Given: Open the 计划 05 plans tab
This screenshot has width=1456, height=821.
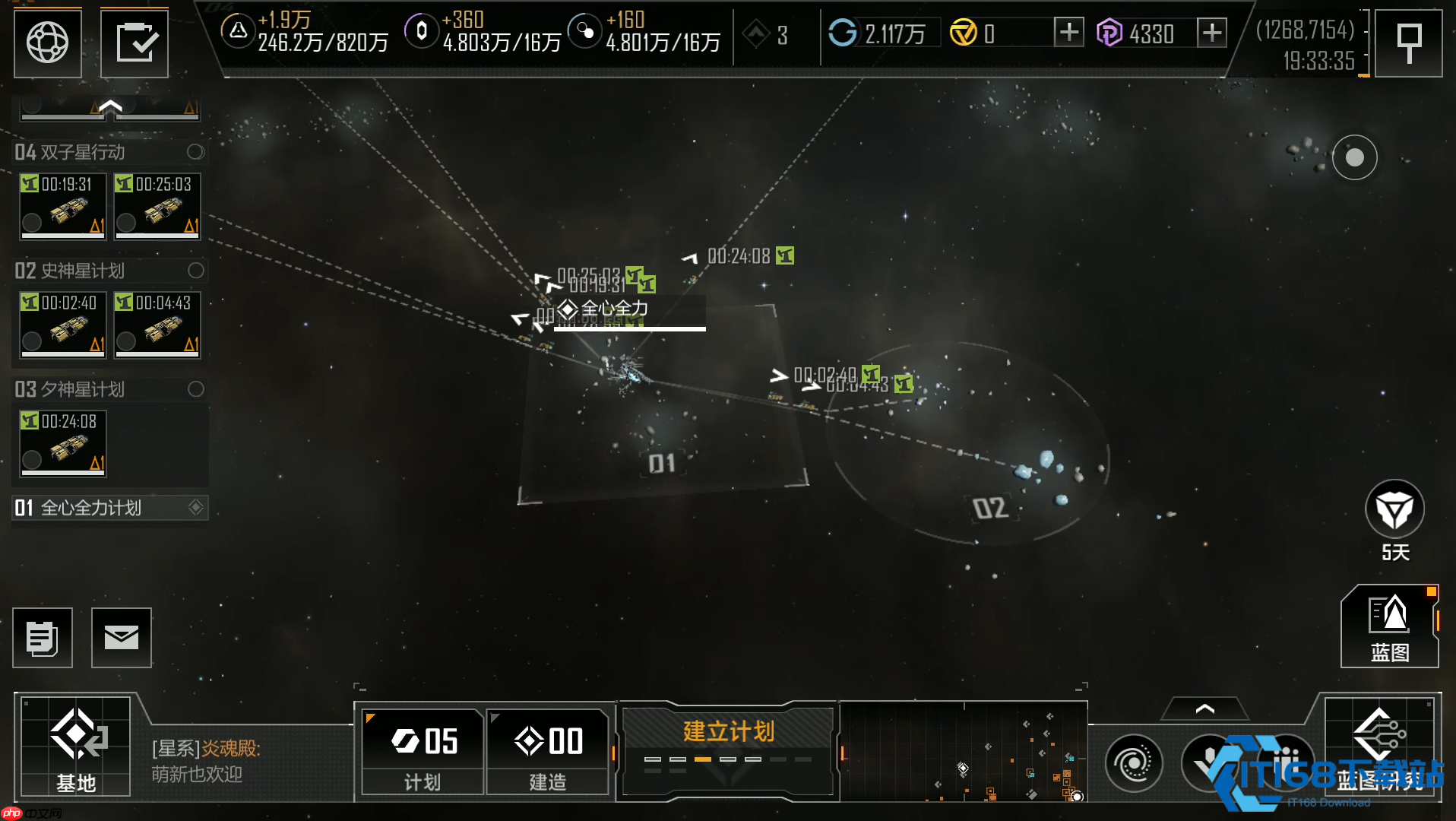Looking at the screenshot, I should pyautogui.click(x=423, y=751).
